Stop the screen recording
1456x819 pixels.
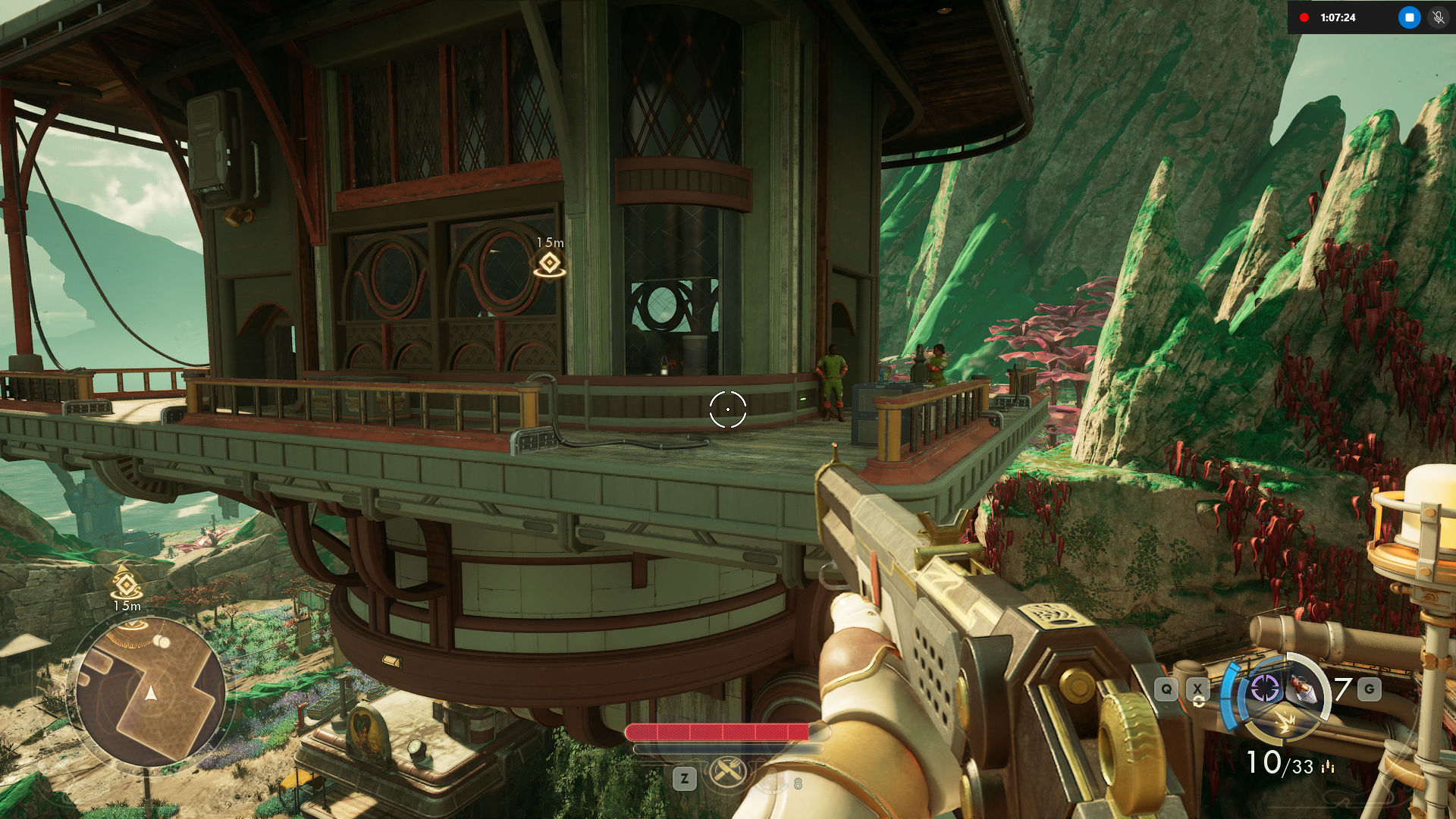click(x=1409, y=17)
